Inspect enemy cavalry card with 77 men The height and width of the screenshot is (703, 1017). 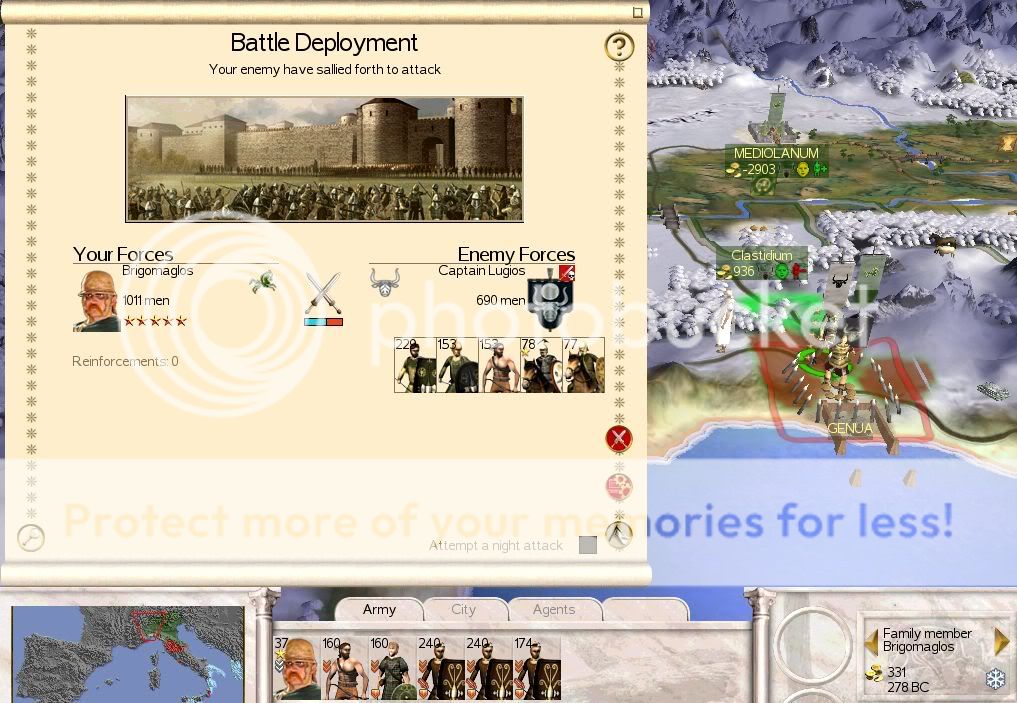click(584, 365)
